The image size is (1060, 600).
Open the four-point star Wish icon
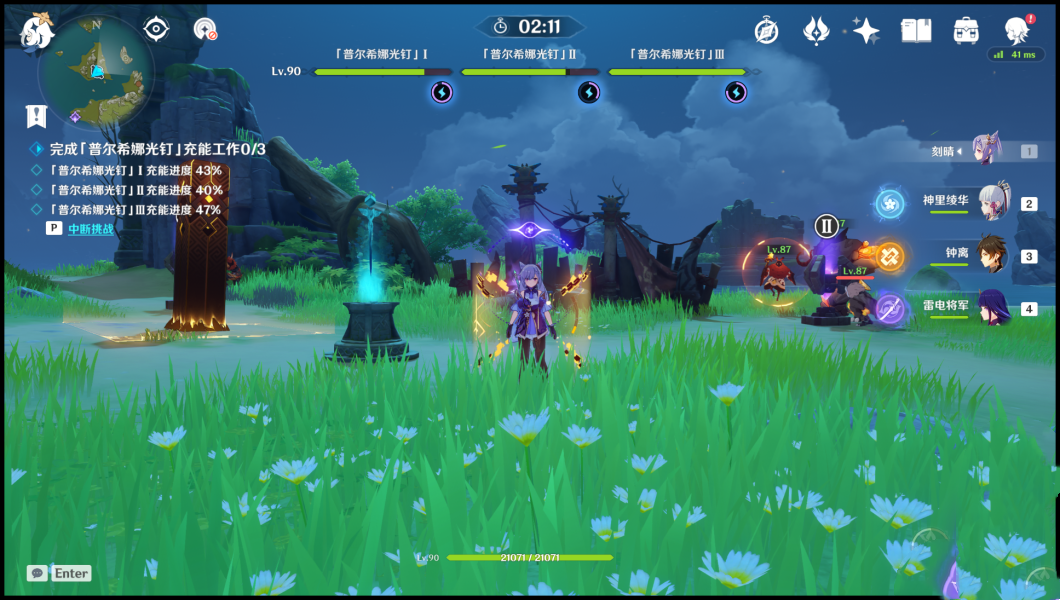(x=865, y=31)
